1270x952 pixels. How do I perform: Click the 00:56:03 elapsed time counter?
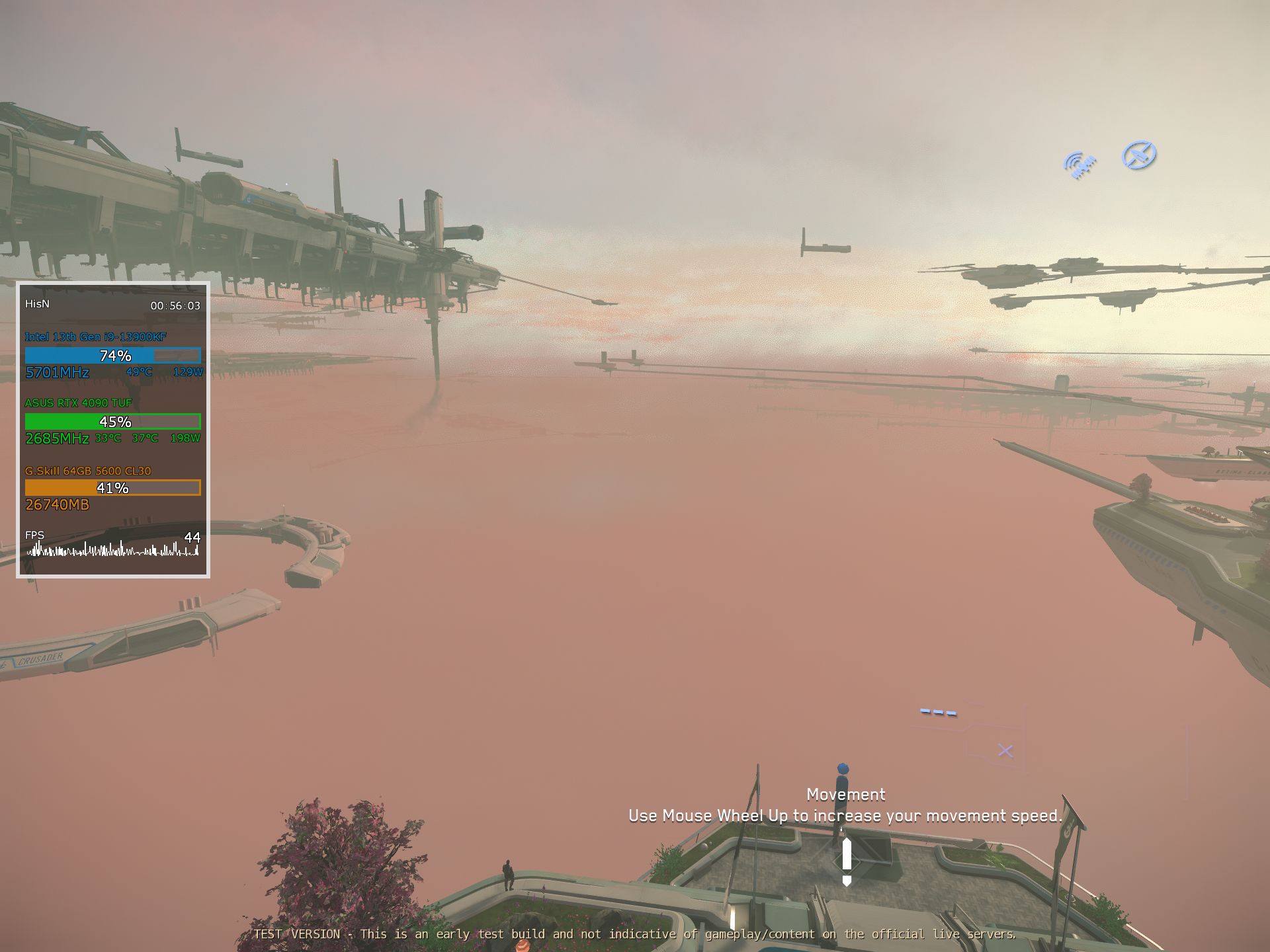pyautogui.click(x=175, y=305)
